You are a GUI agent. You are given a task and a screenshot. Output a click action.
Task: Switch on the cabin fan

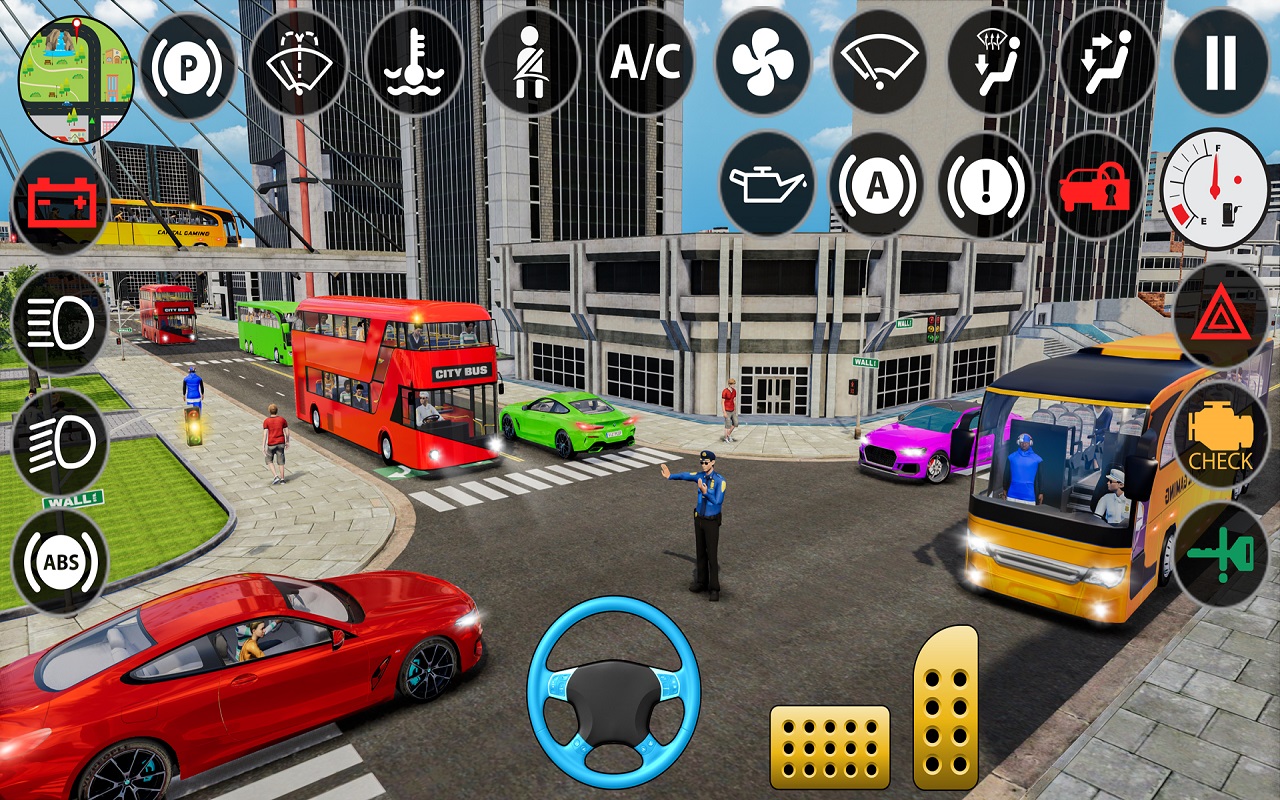pyautogui.click(x=762, y=62)
